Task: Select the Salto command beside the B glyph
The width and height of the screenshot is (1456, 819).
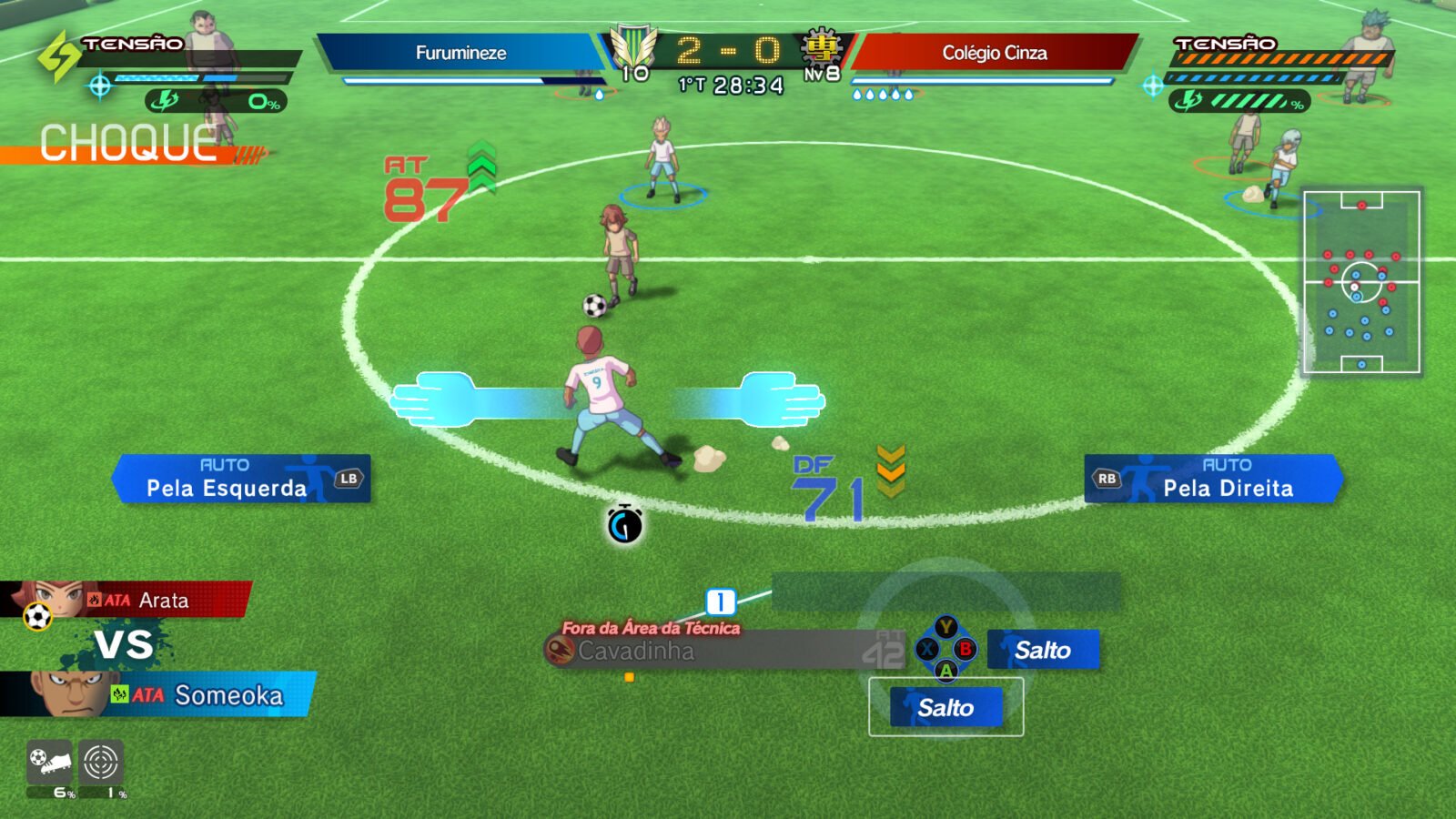Action: point(1043,650)
